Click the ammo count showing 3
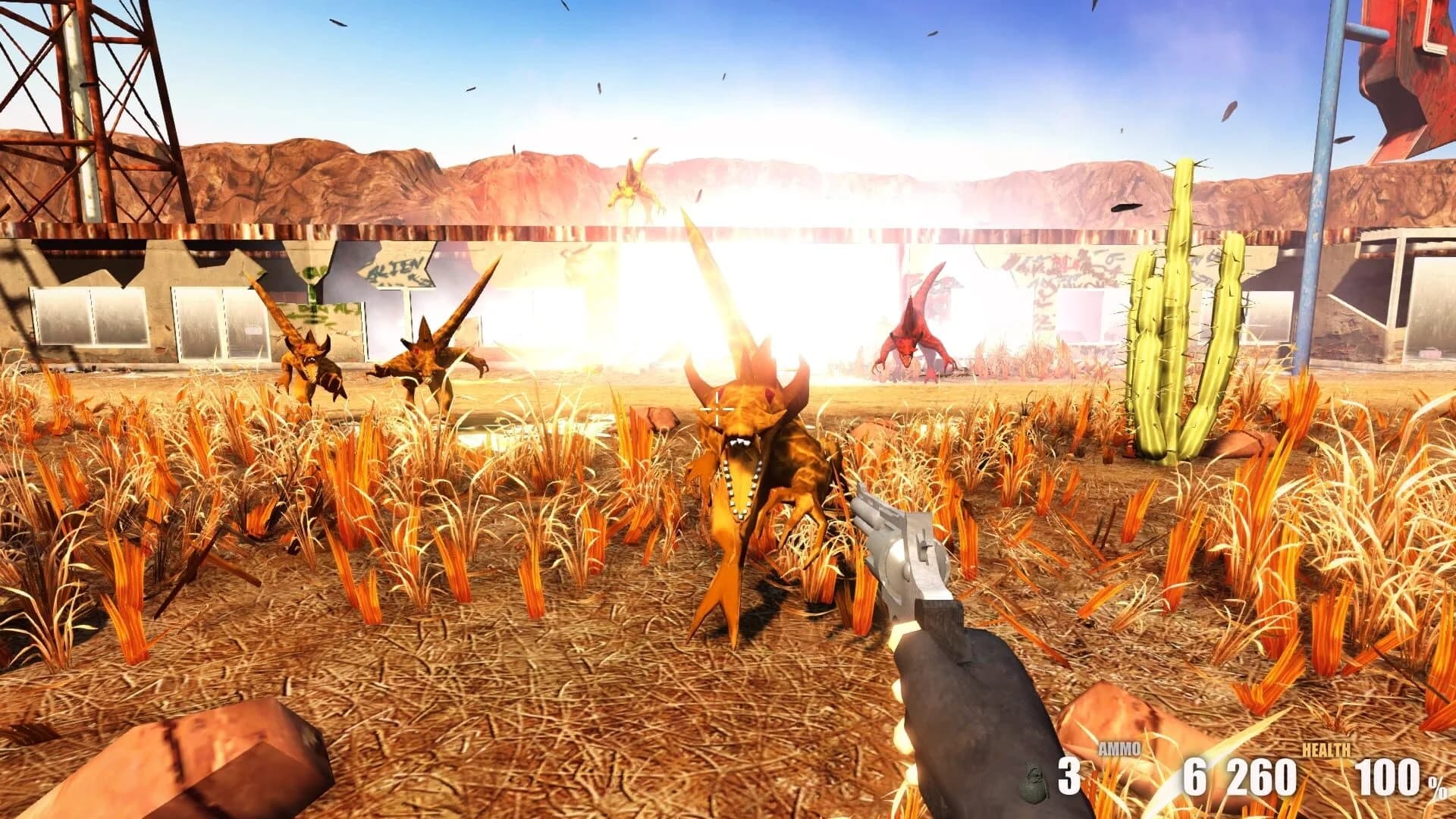1456x819 pixels. coord(1069,777)
